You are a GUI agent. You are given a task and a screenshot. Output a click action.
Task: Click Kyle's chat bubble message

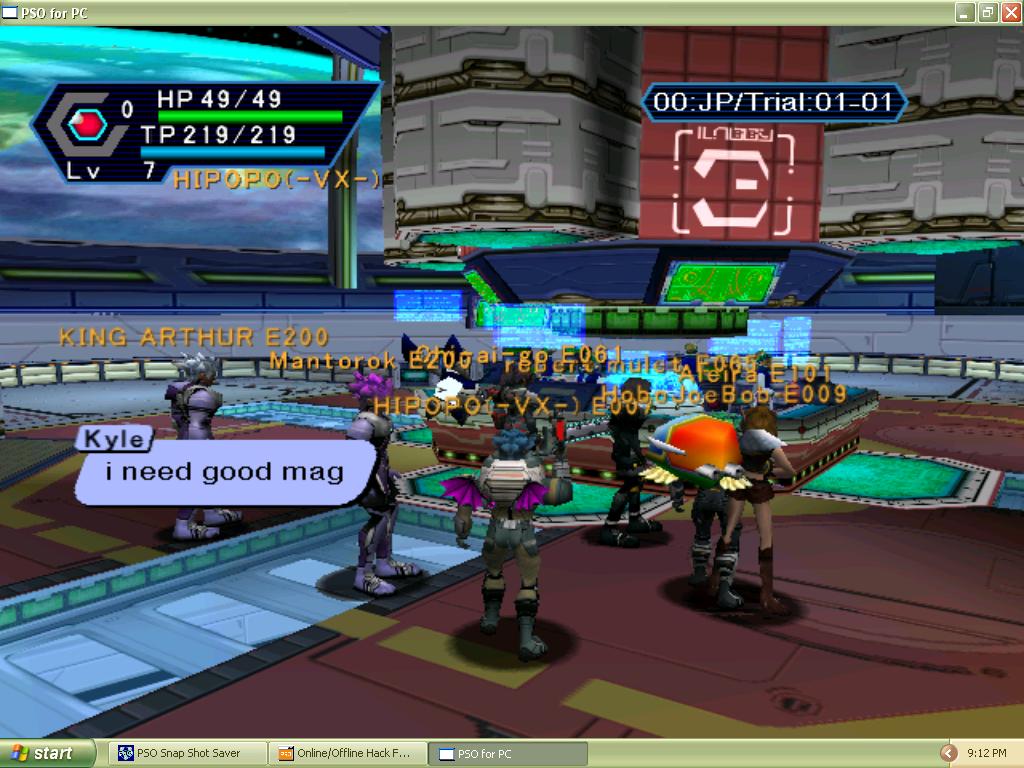click(x=225, y=472)
